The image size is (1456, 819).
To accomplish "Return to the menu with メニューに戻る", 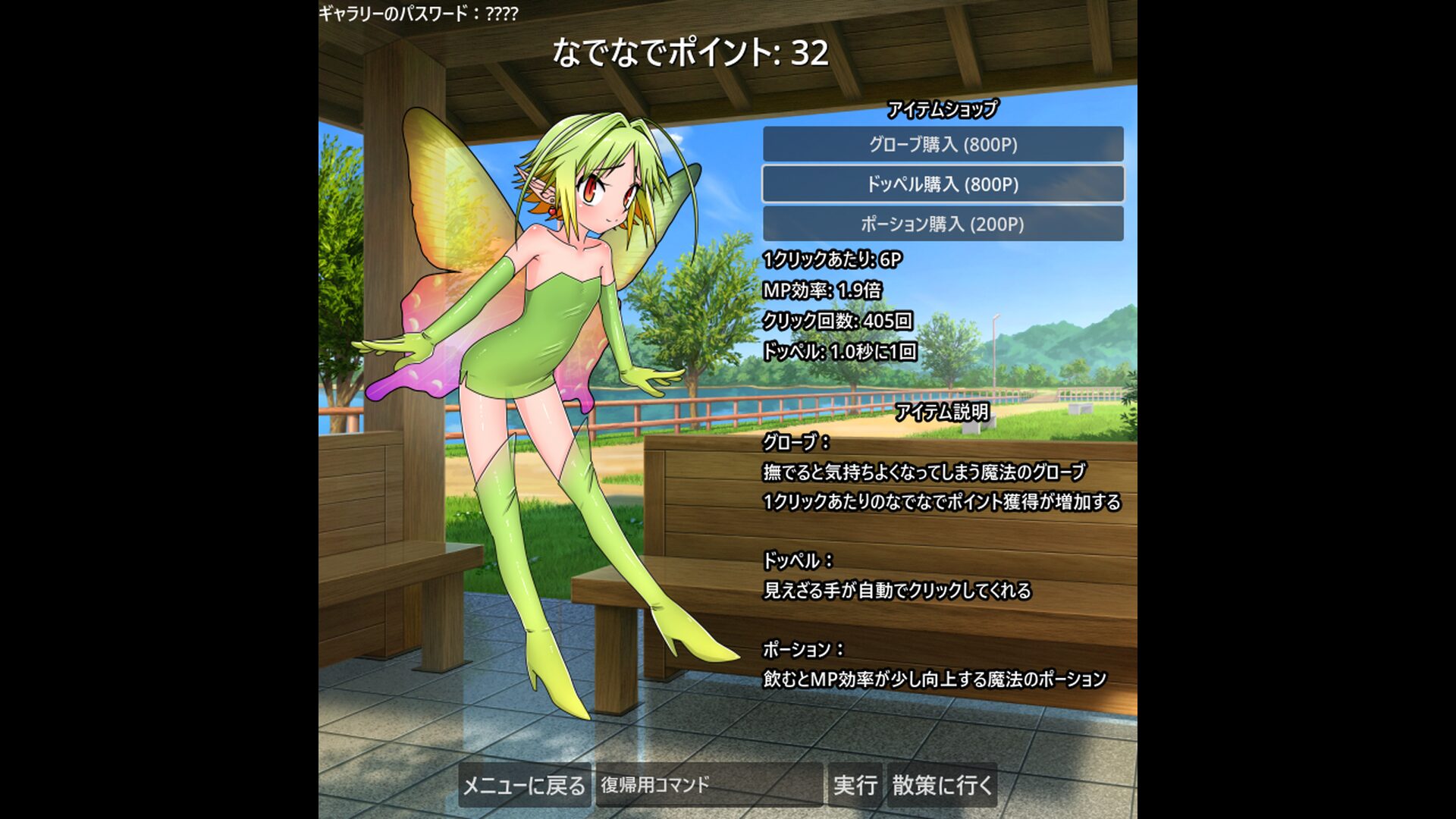I will [524, 785].
